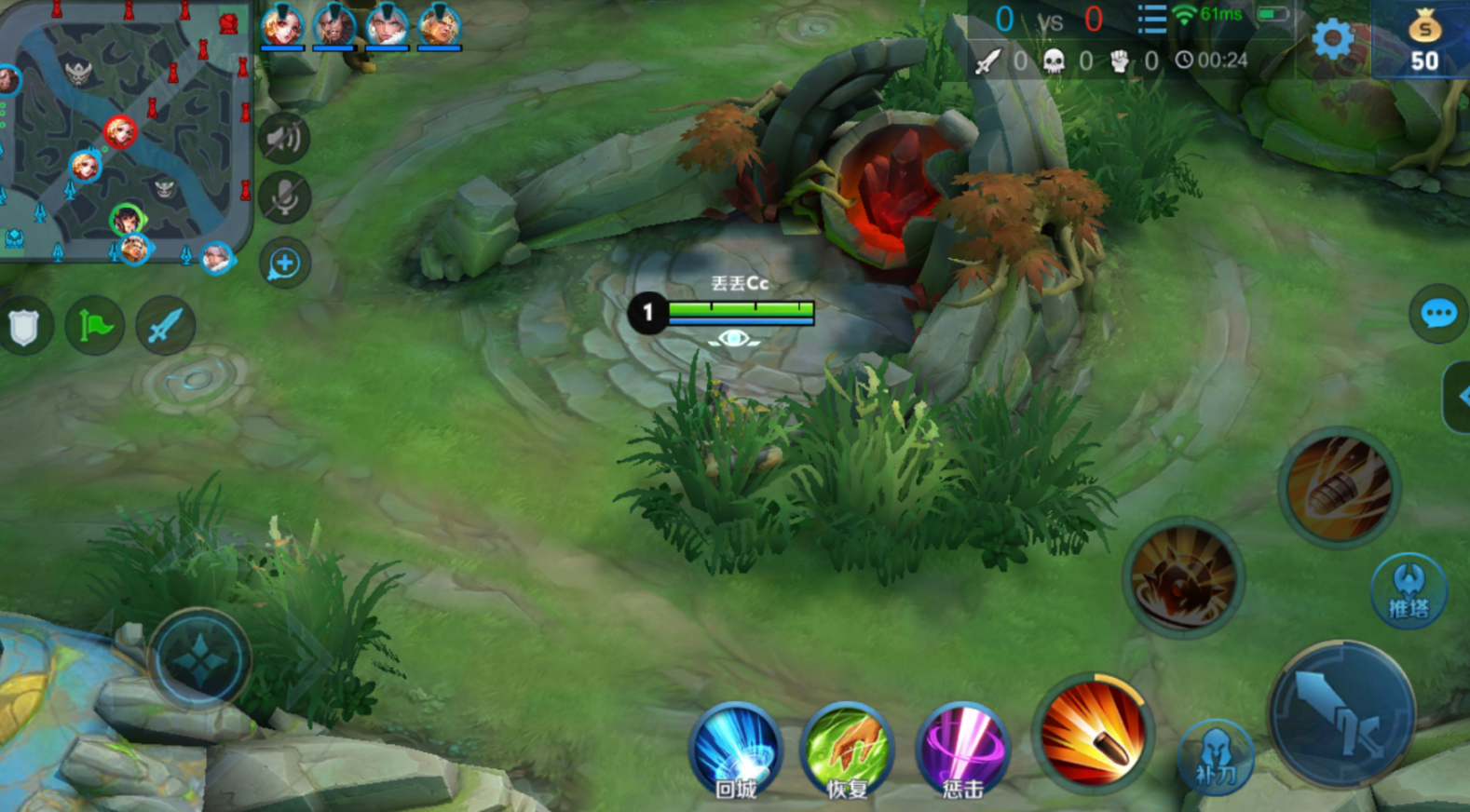
Task: Open the quick chat plus bubble
Action: click(284, 264)
